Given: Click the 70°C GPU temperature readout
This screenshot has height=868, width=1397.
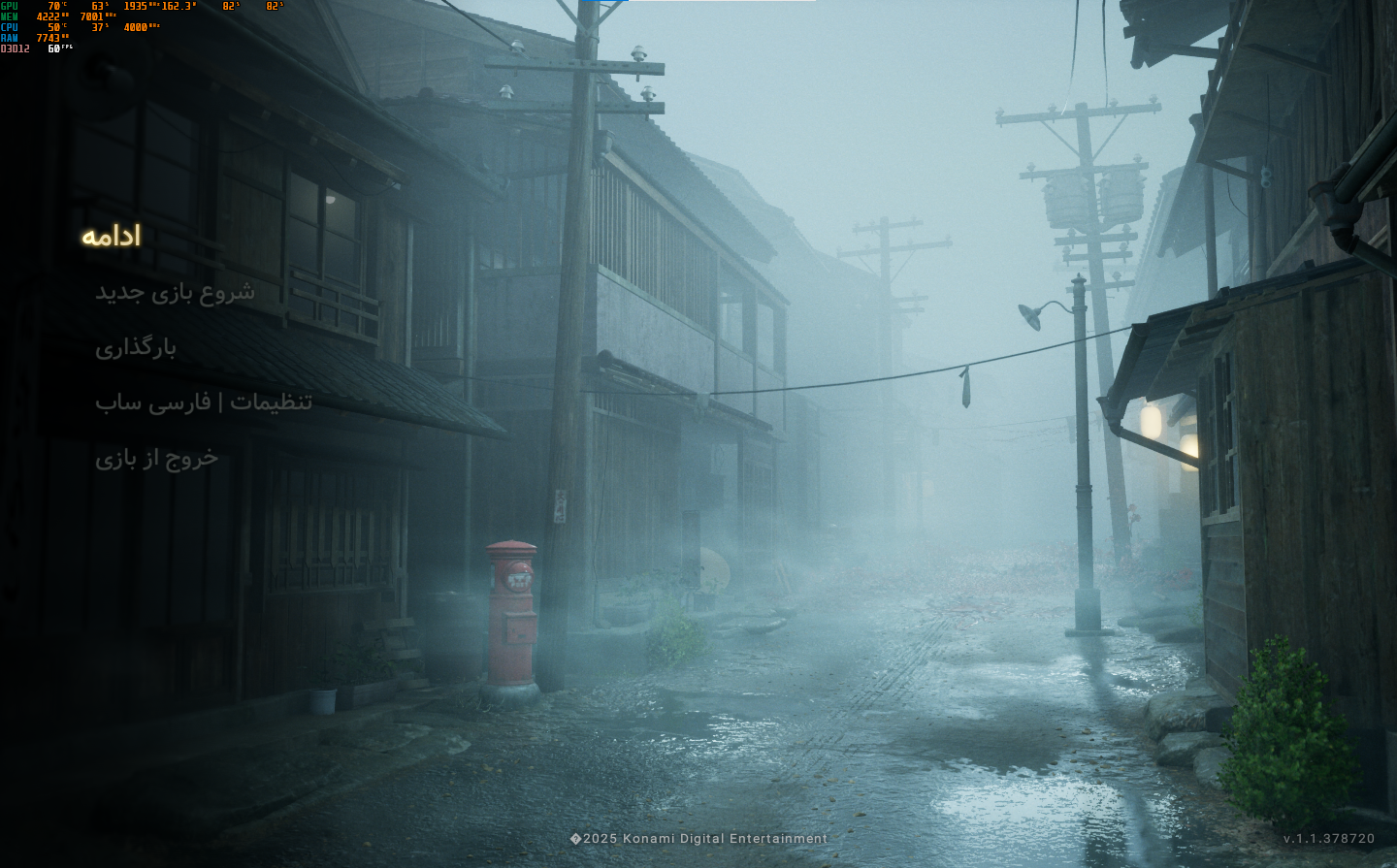Looking at the screenshot, I should pos(53,7).
